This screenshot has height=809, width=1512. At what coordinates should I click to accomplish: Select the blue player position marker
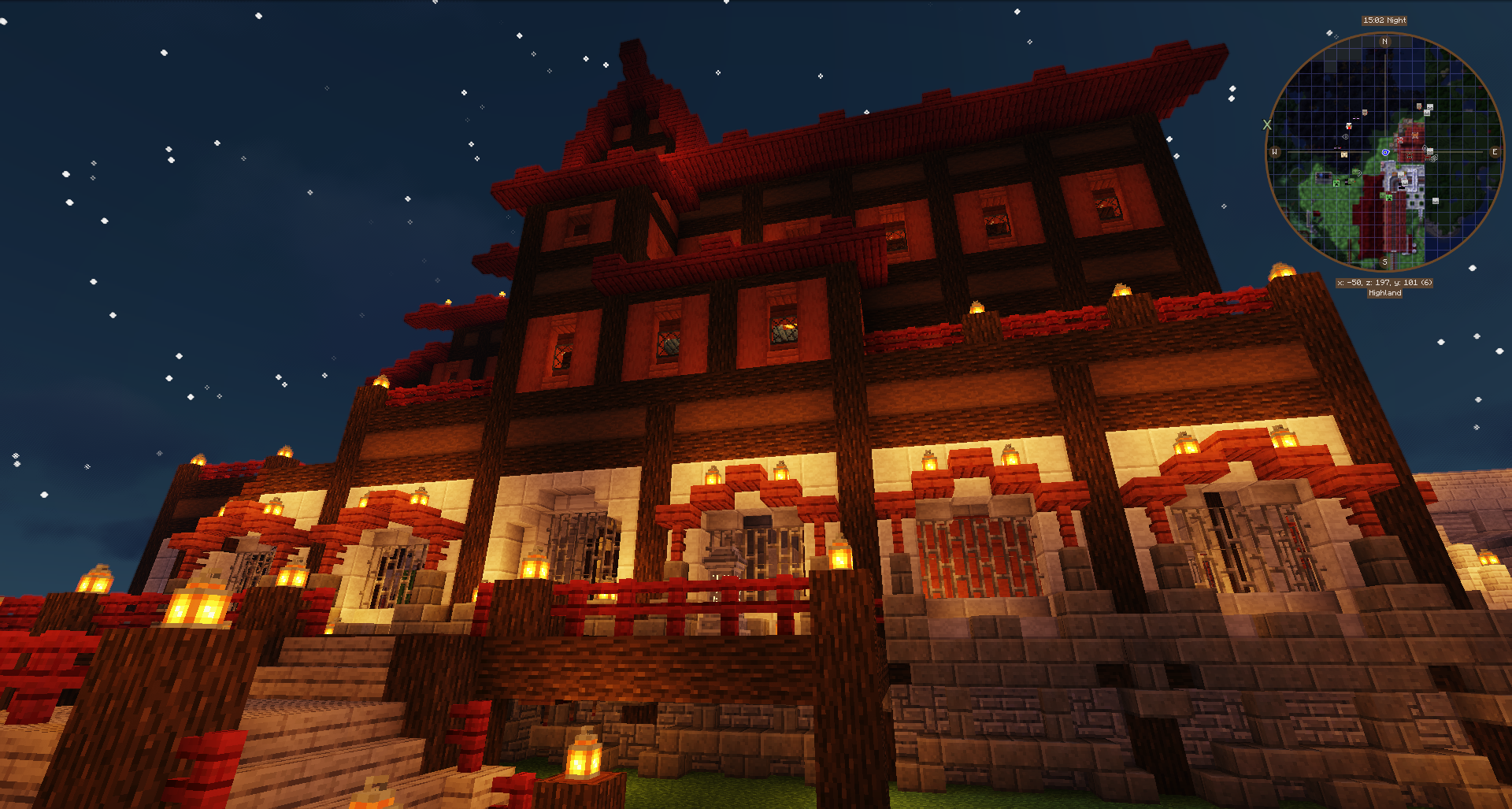coord(1385,152)
